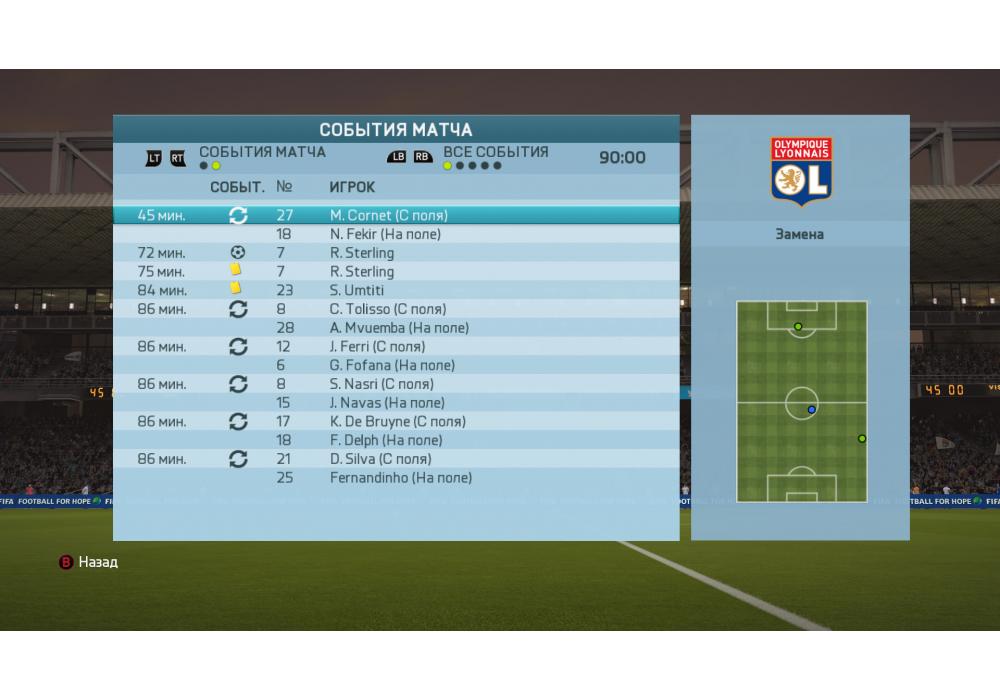Select the G. Fofana row

395,366
